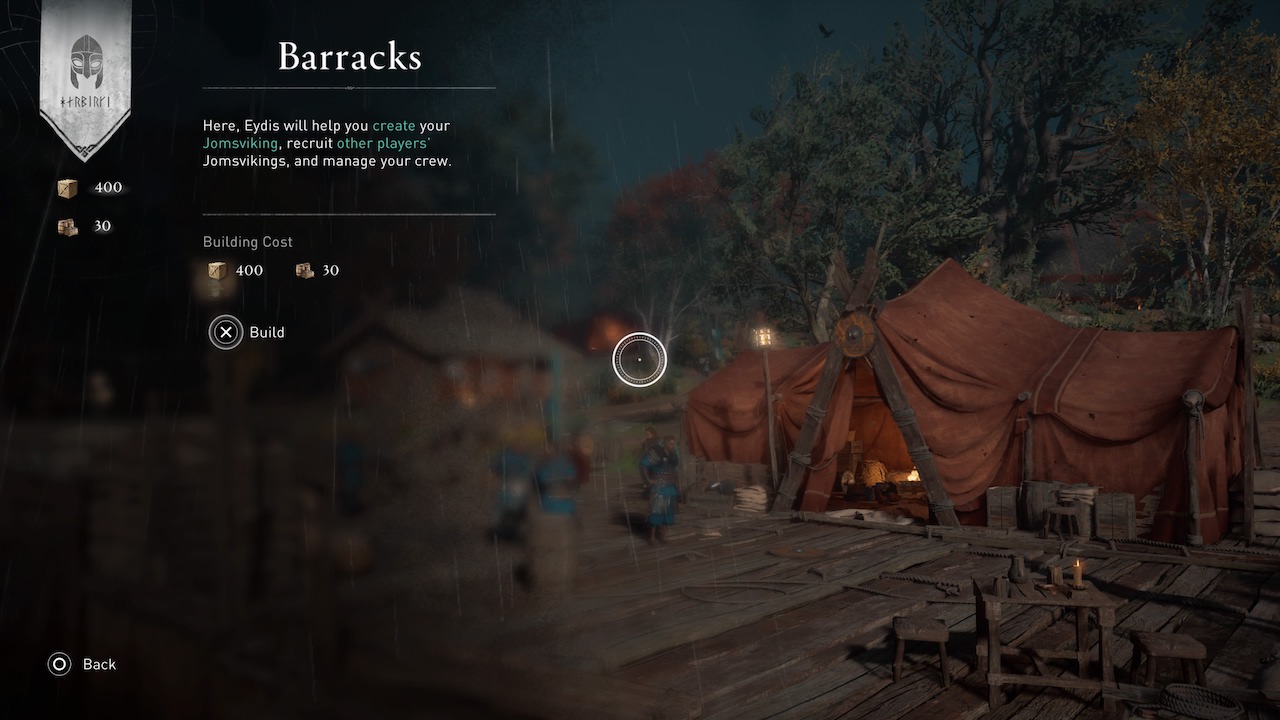Click the X button icon next to Build
Screen dimensions: 1280x720
[226, 332]
